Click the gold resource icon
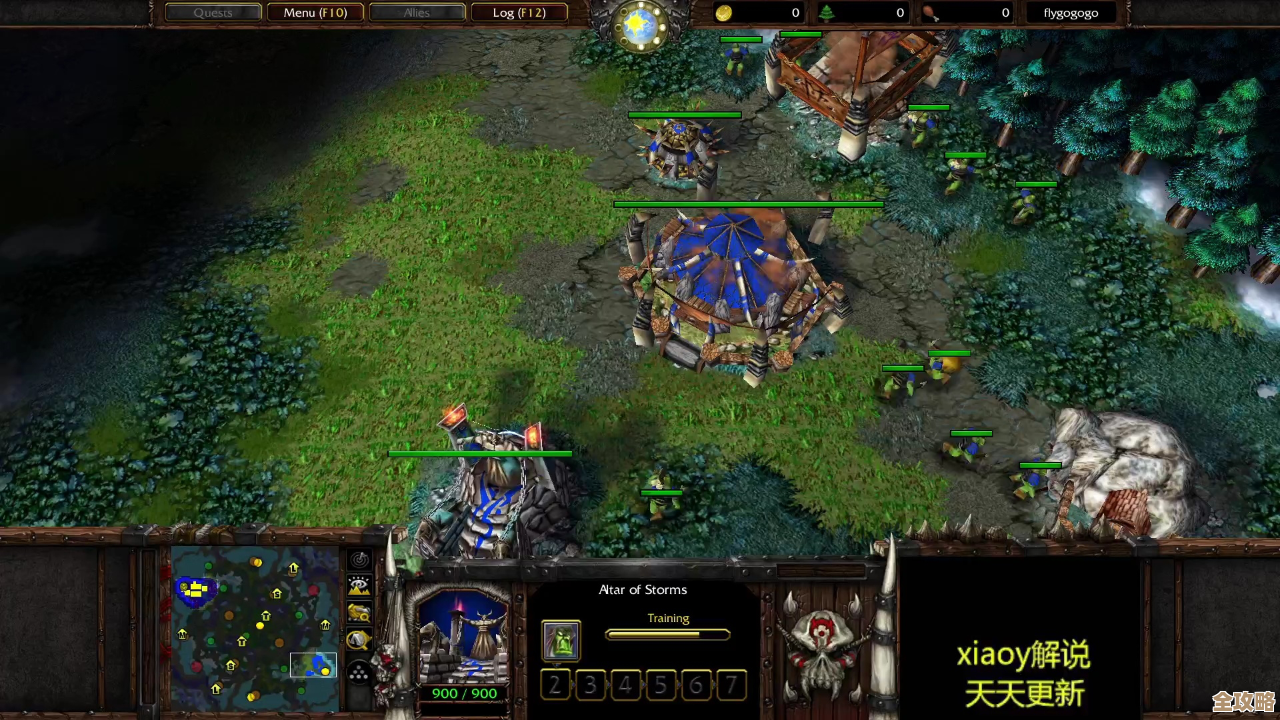The width and height of the screenshot is (1280, 720). (x=723, y=13)
